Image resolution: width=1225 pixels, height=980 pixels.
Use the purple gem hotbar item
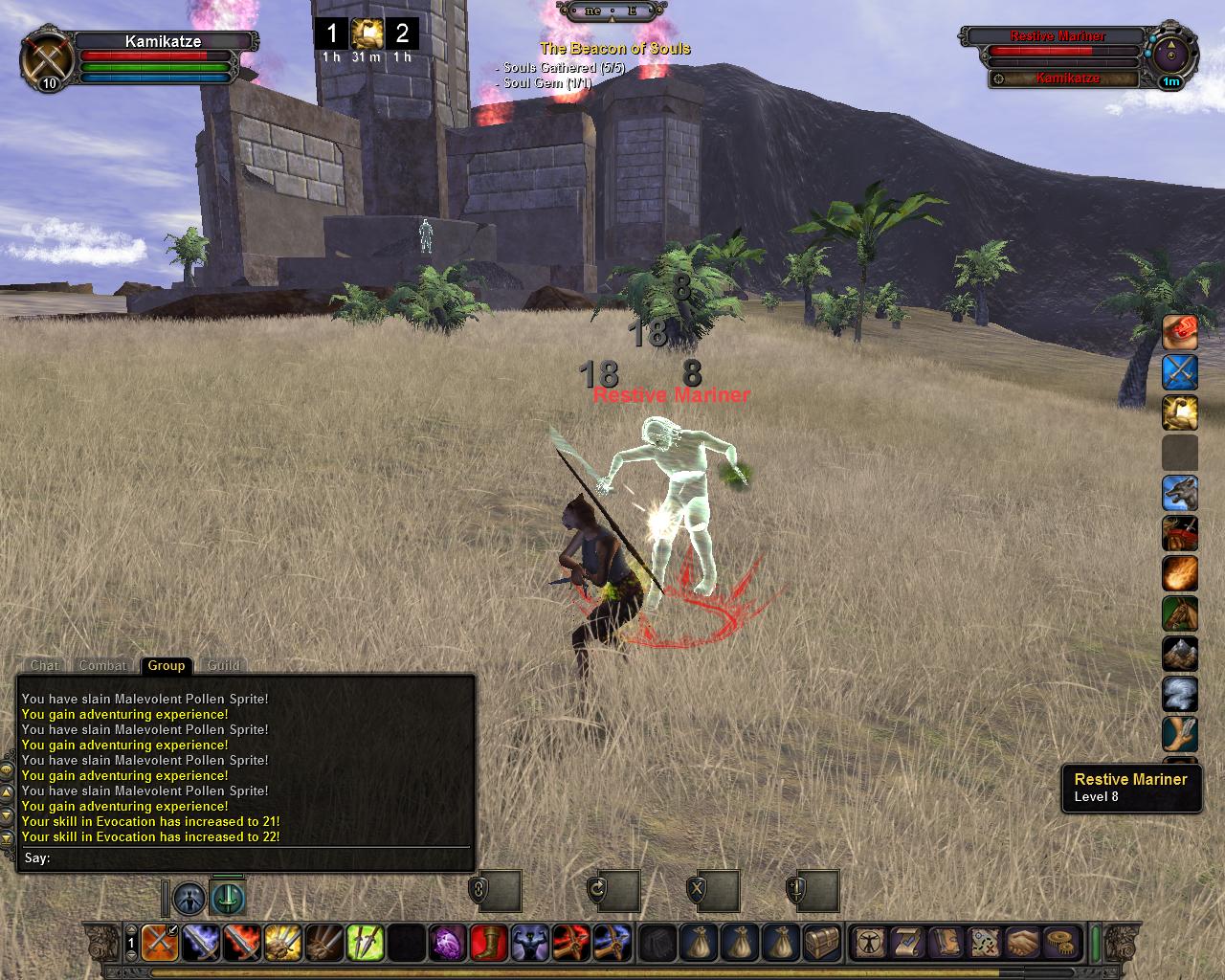coord(447,943)
